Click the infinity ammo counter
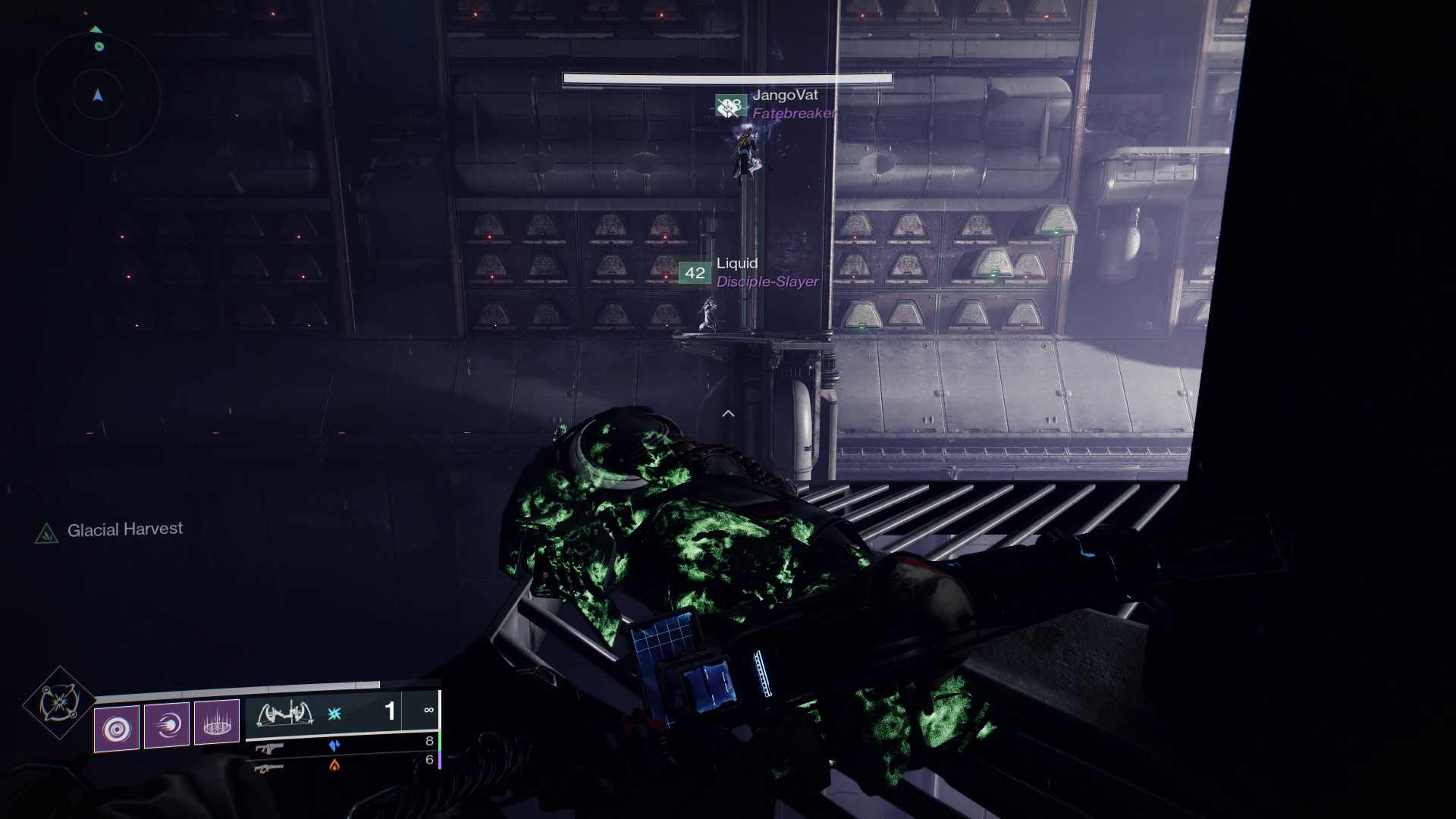 click(x=428, y=711)
